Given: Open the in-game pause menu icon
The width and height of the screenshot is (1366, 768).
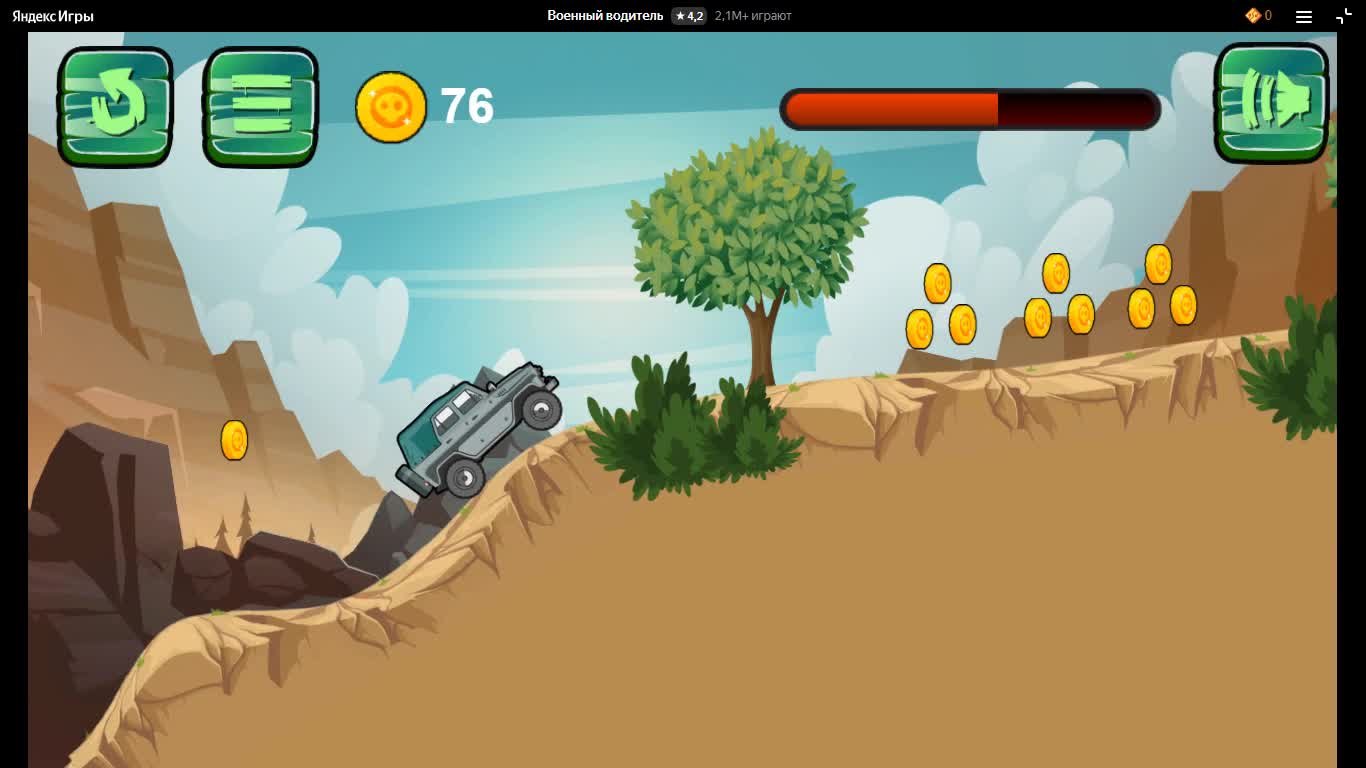Looking at the screenshot, I should click(259, 105).
